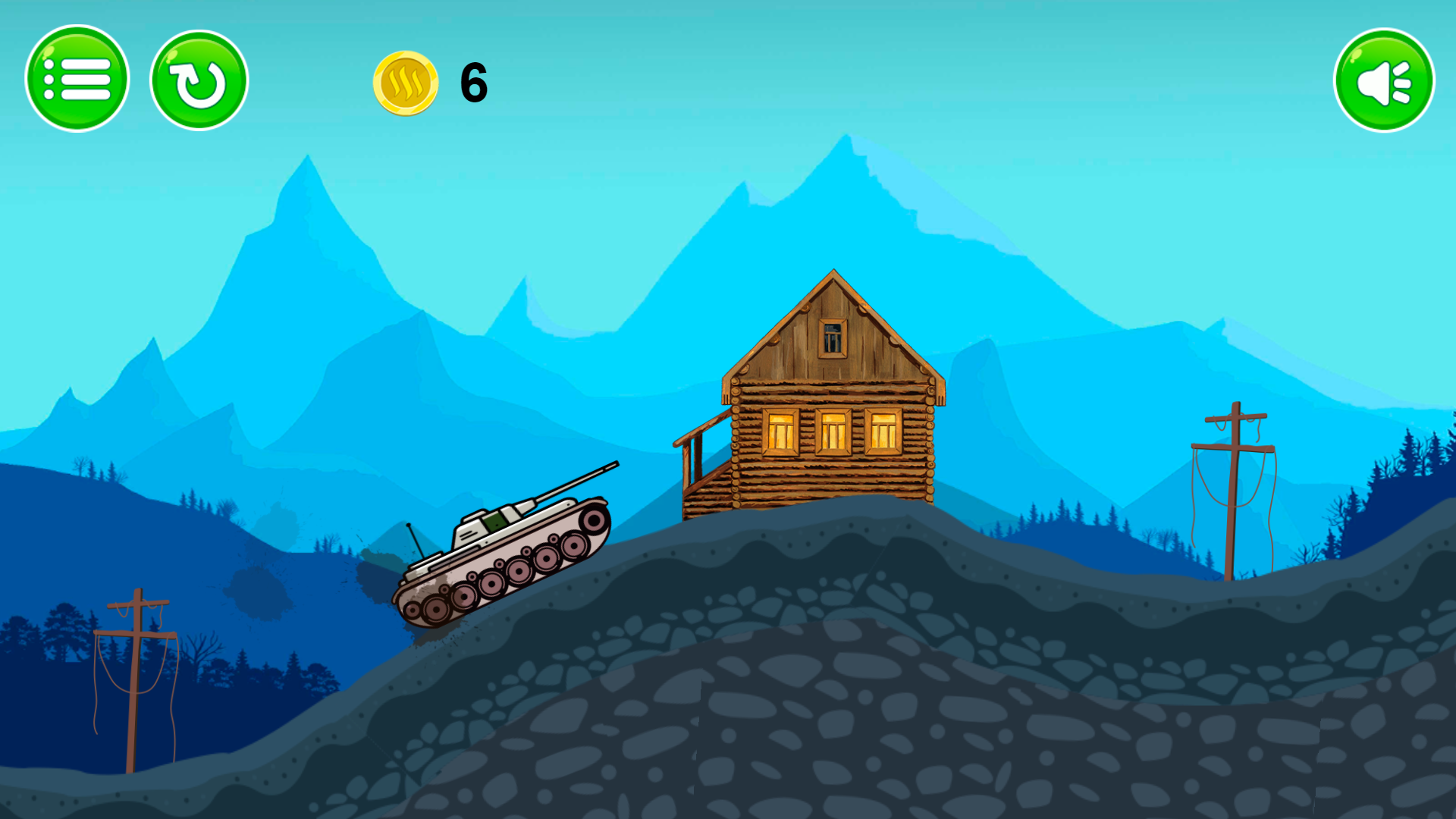Click the golden coin counter icon
This screenshot has width=1456, height=819.
click(x=408, y=83)
